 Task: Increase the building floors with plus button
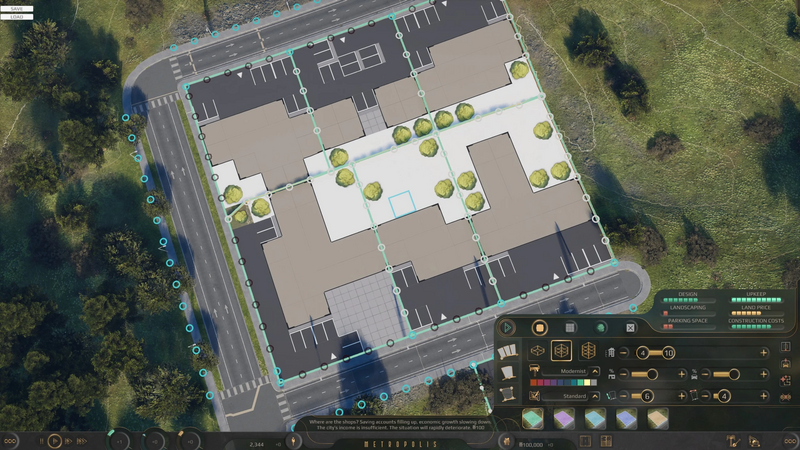(764, 352)
